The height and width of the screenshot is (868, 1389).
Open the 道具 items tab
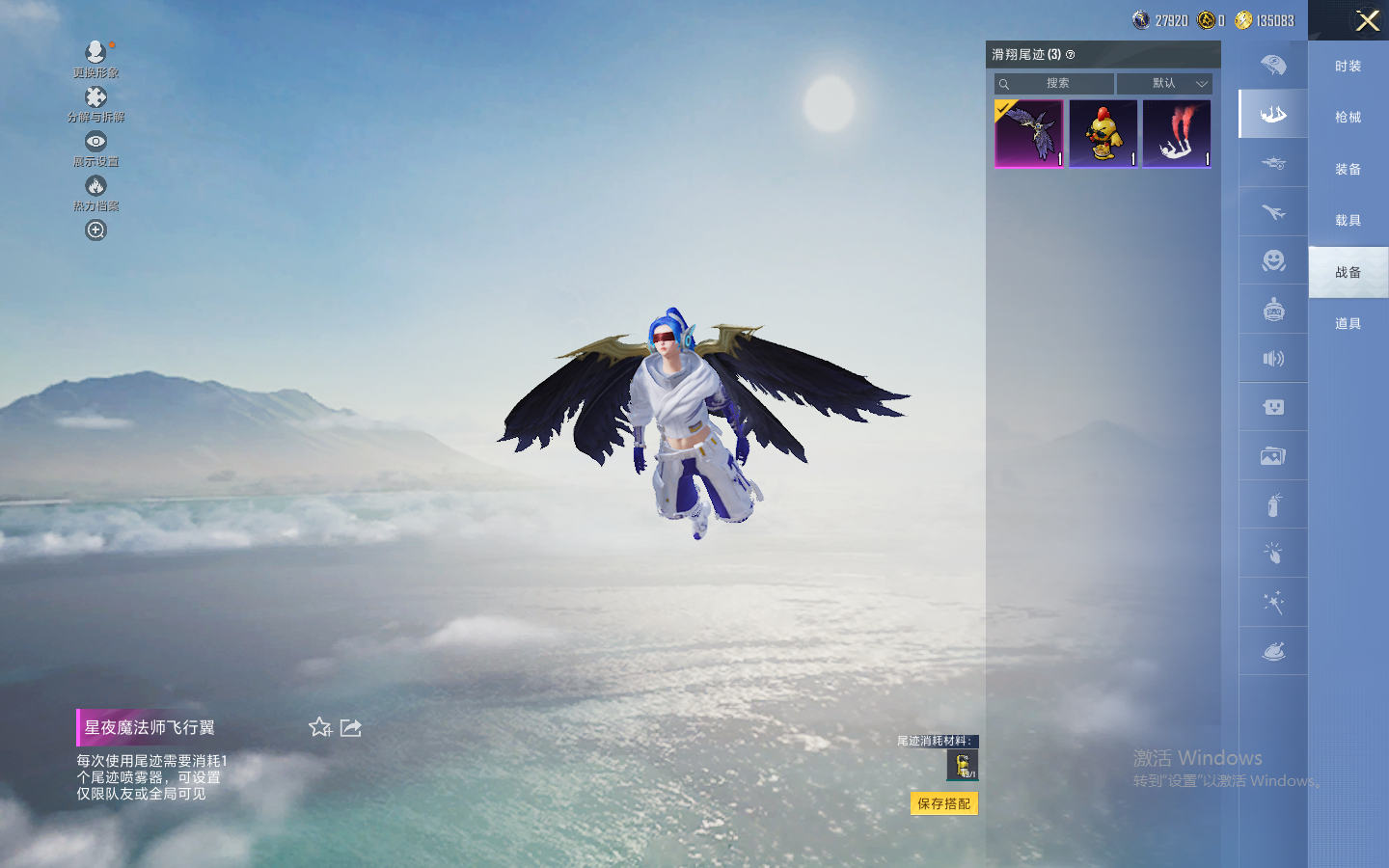[1348, 324]
